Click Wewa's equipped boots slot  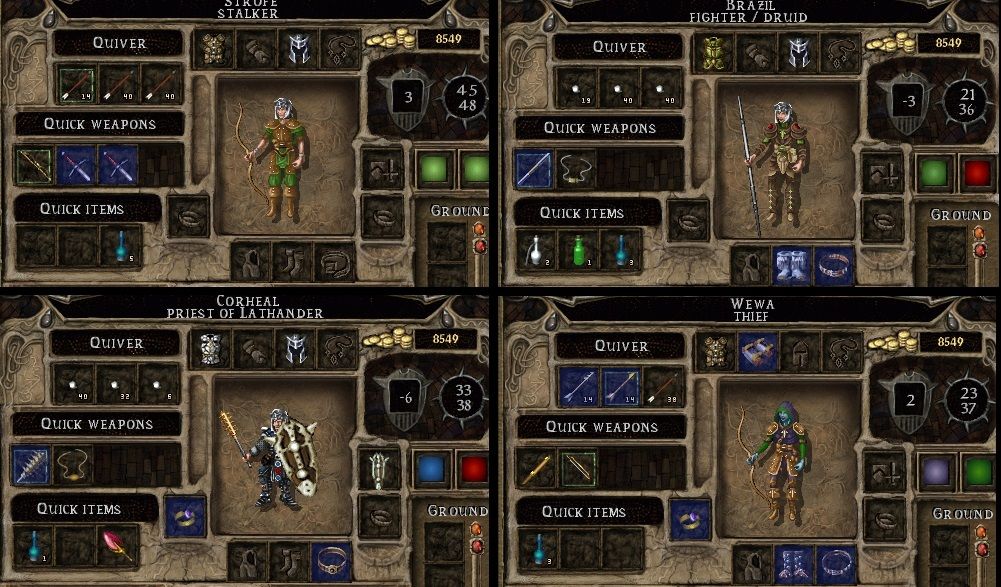791,564
